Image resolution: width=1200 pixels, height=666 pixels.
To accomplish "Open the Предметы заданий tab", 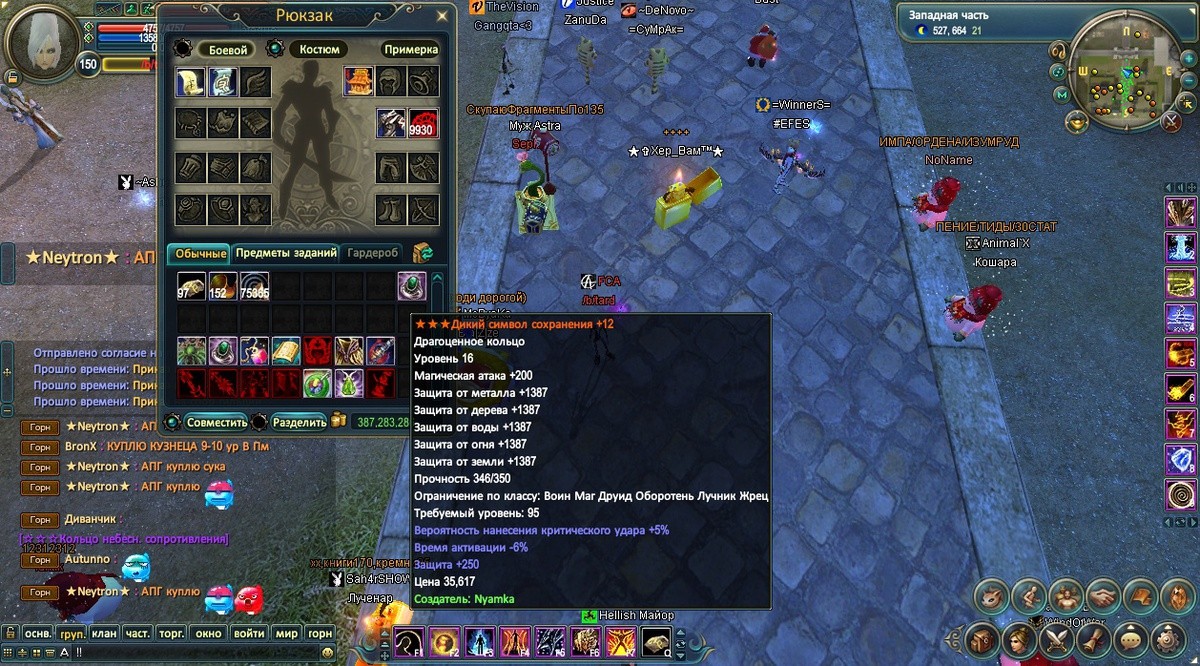I will (x=285, y=253).
